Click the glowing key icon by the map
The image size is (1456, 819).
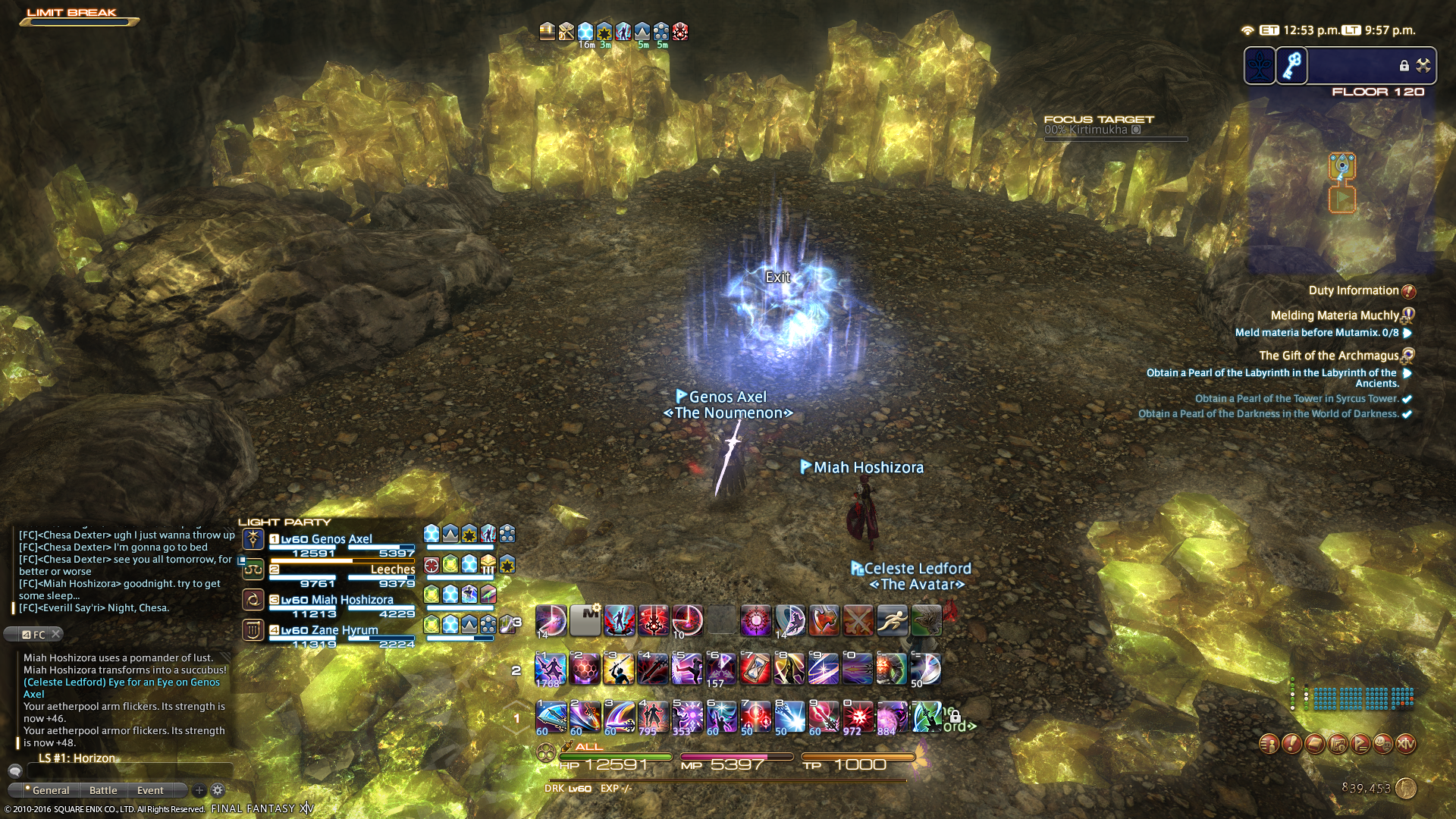(x=1292, y=66)
